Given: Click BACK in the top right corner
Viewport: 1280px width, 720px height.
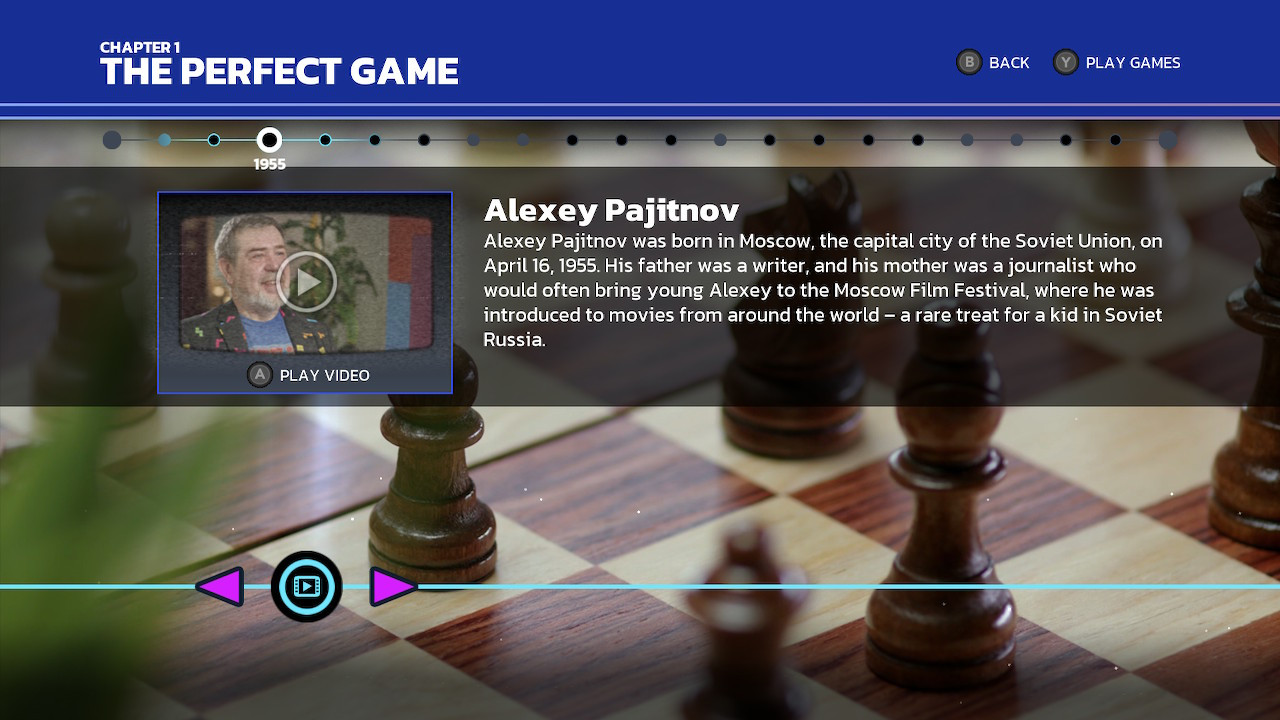Looking at the screenshot, I should coord(1008,62).
